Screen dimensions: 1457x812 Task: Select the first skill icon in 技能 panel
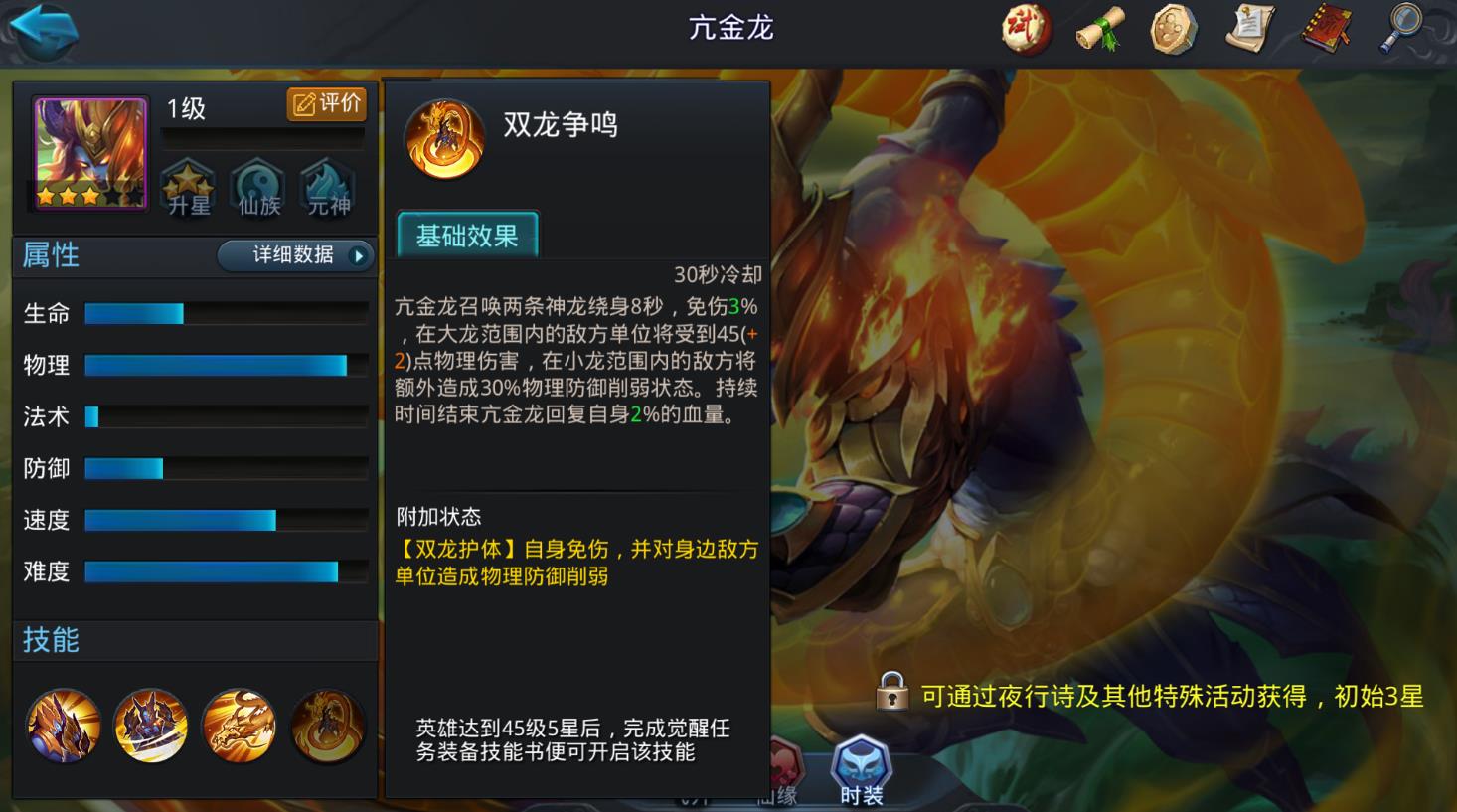tap(62, 727)
